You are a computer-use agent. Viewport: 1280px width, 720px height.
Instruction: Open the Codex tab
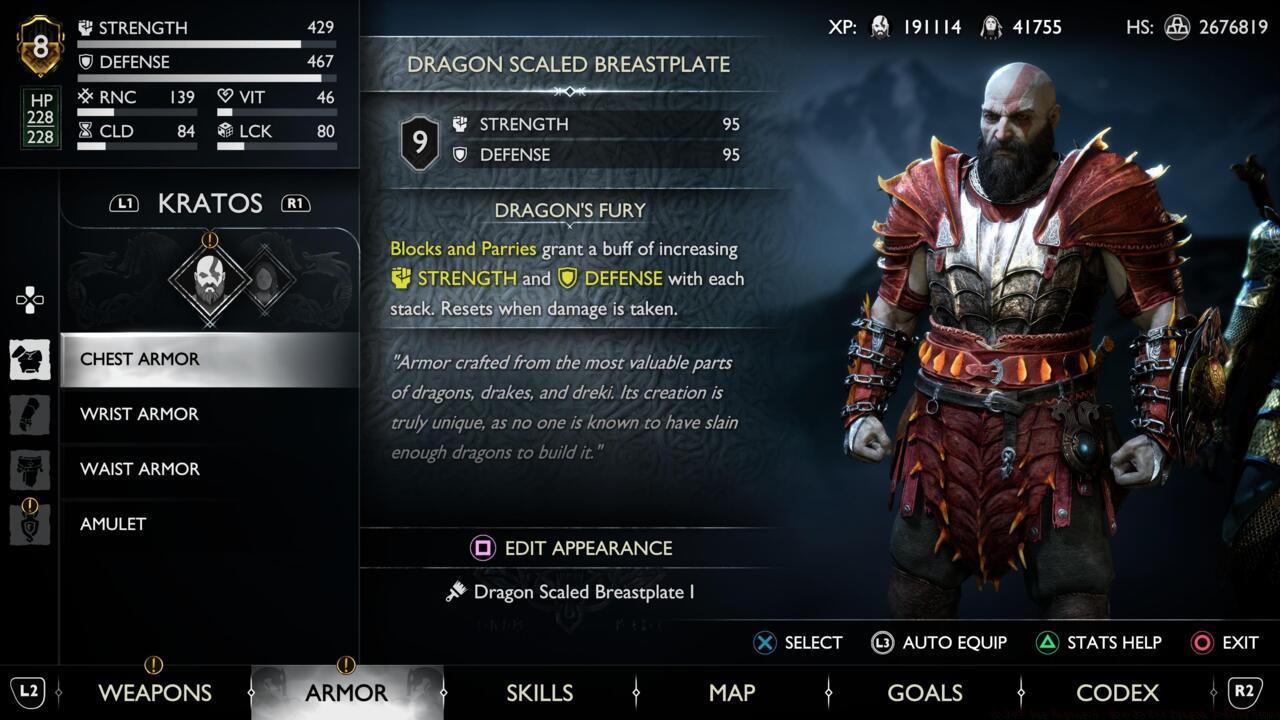1117,692
